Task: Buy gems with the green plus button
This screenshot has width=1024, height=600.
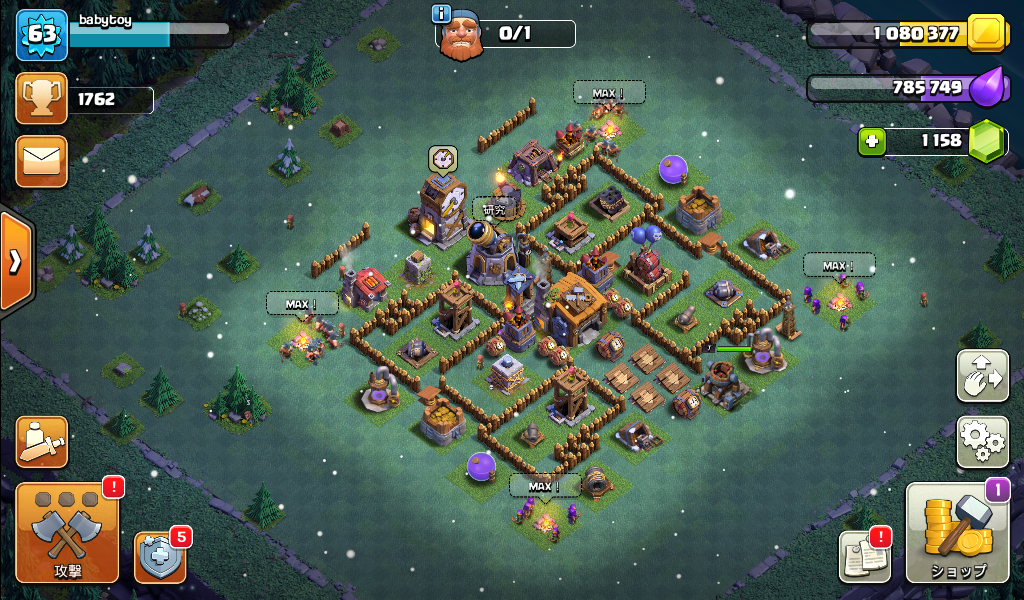Action: click(872, 141)
